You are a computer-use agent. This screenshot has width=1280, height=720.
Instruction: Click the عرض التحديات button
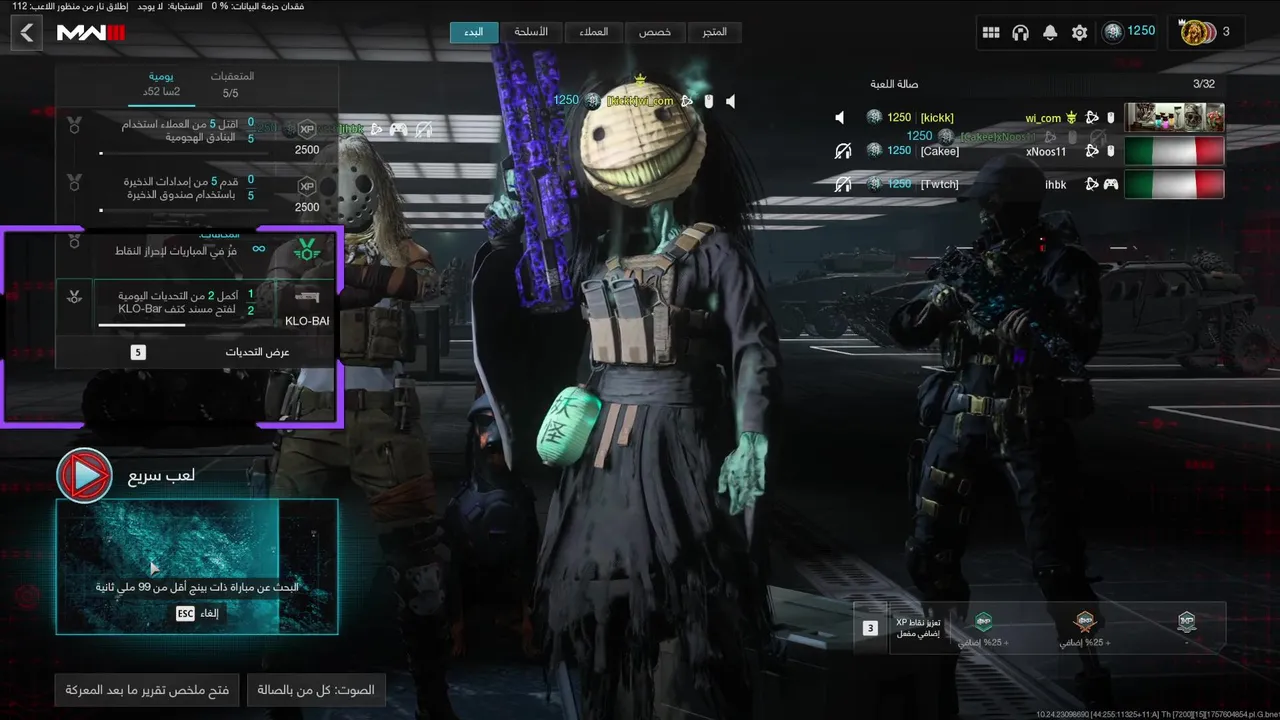tap(197, 352)
